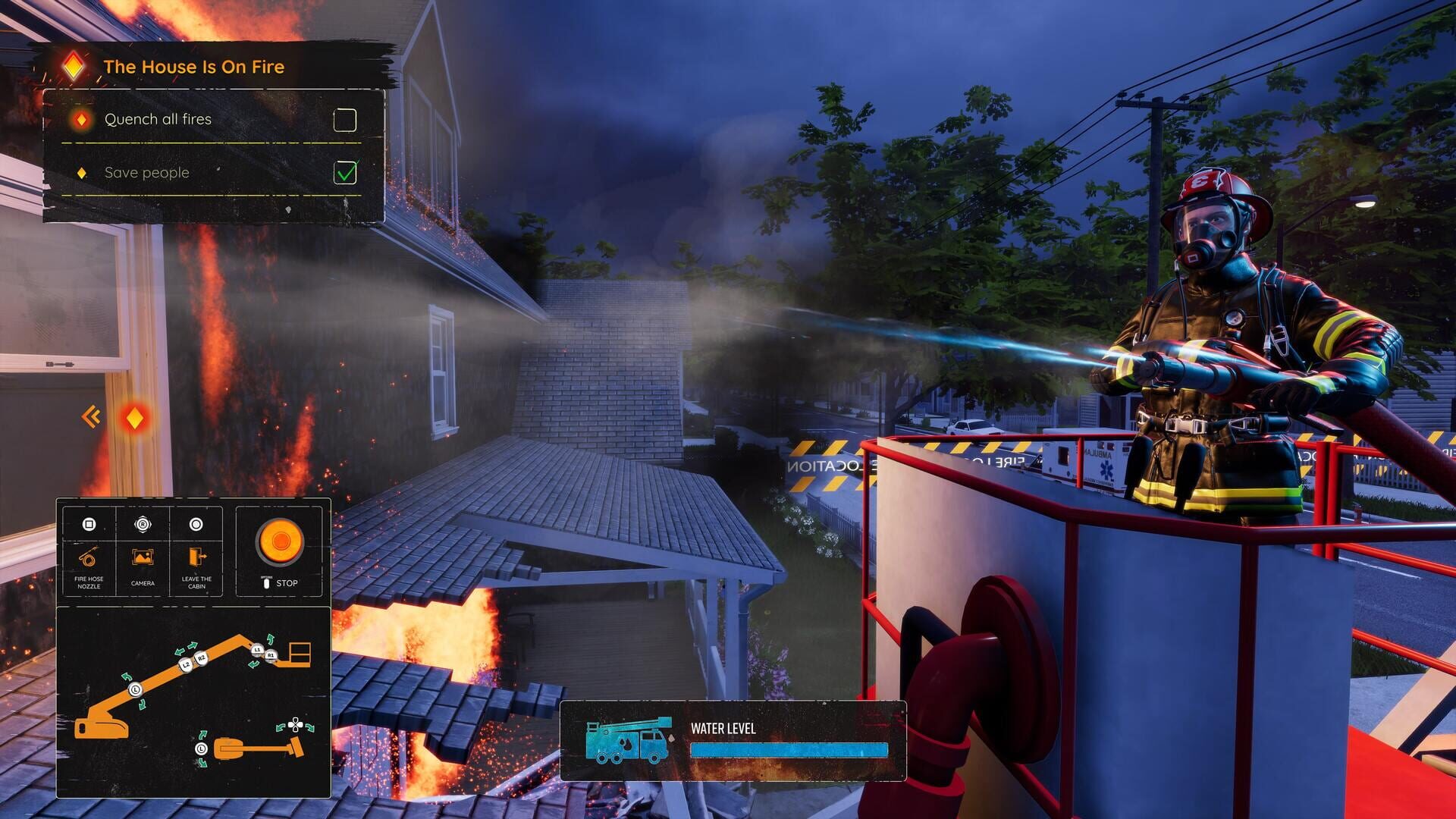Click the green down arrow below the R1 control
The height and width of the screenshot is (819, 1456).
[253, 664]
